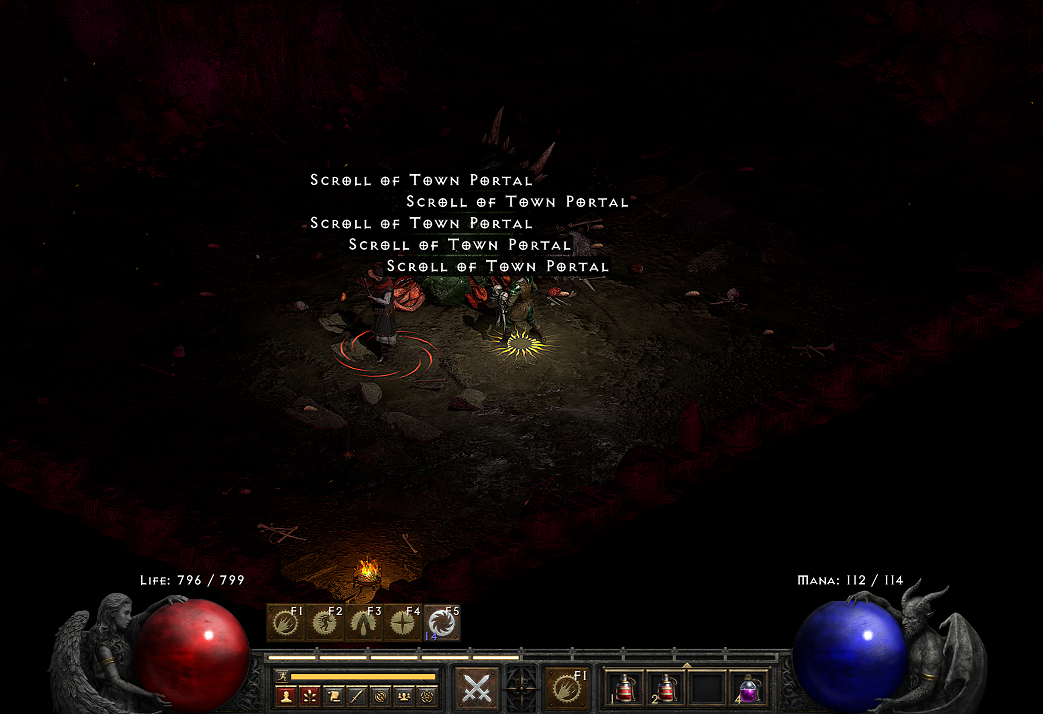Select the crossed swords left attack skill
The width and height of the screenshot is (1043, 714).
[x=478, y=688]
